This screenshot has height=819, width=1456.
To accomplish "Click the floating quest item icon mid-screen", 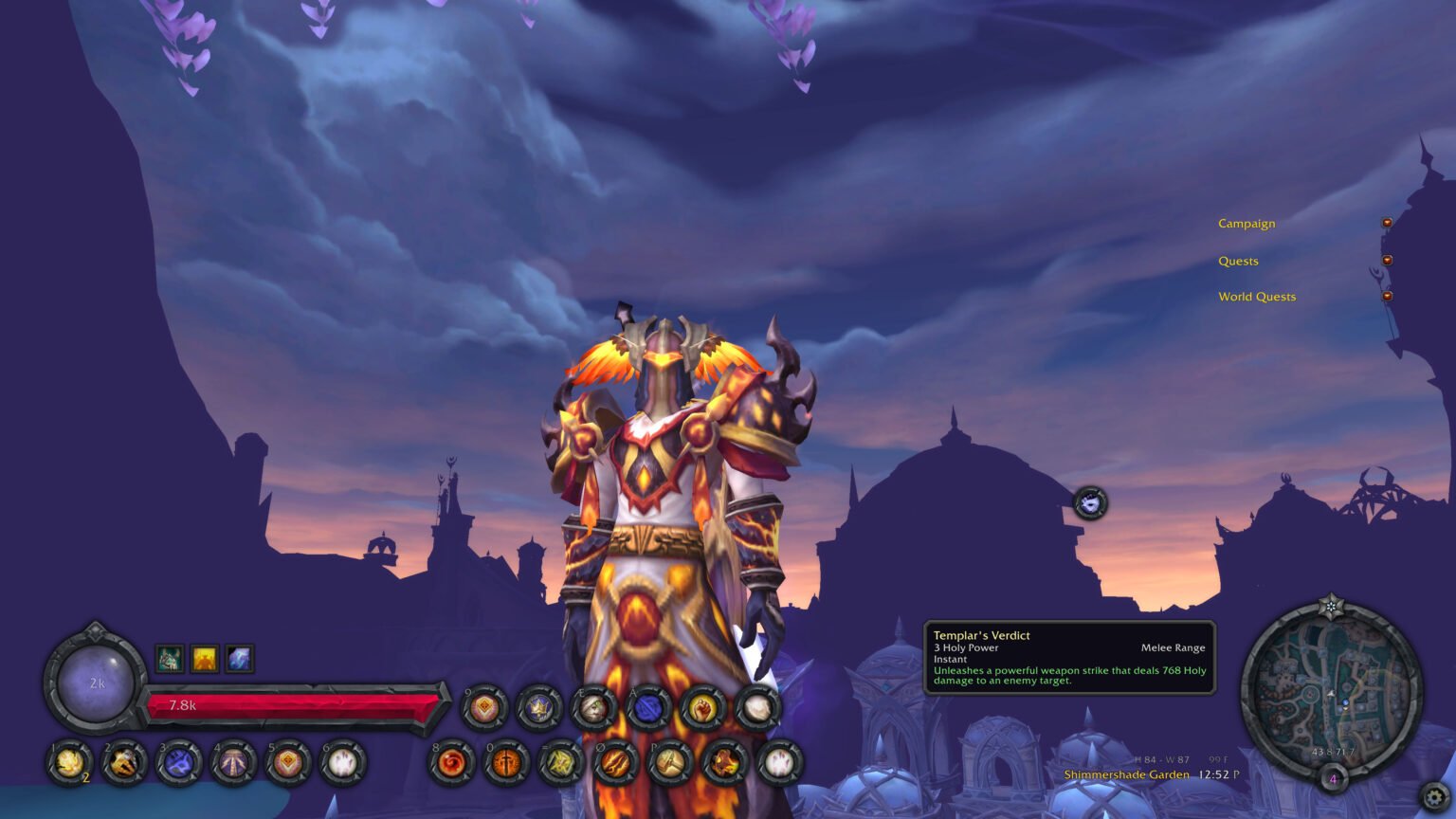I will tap(1091, 503).
